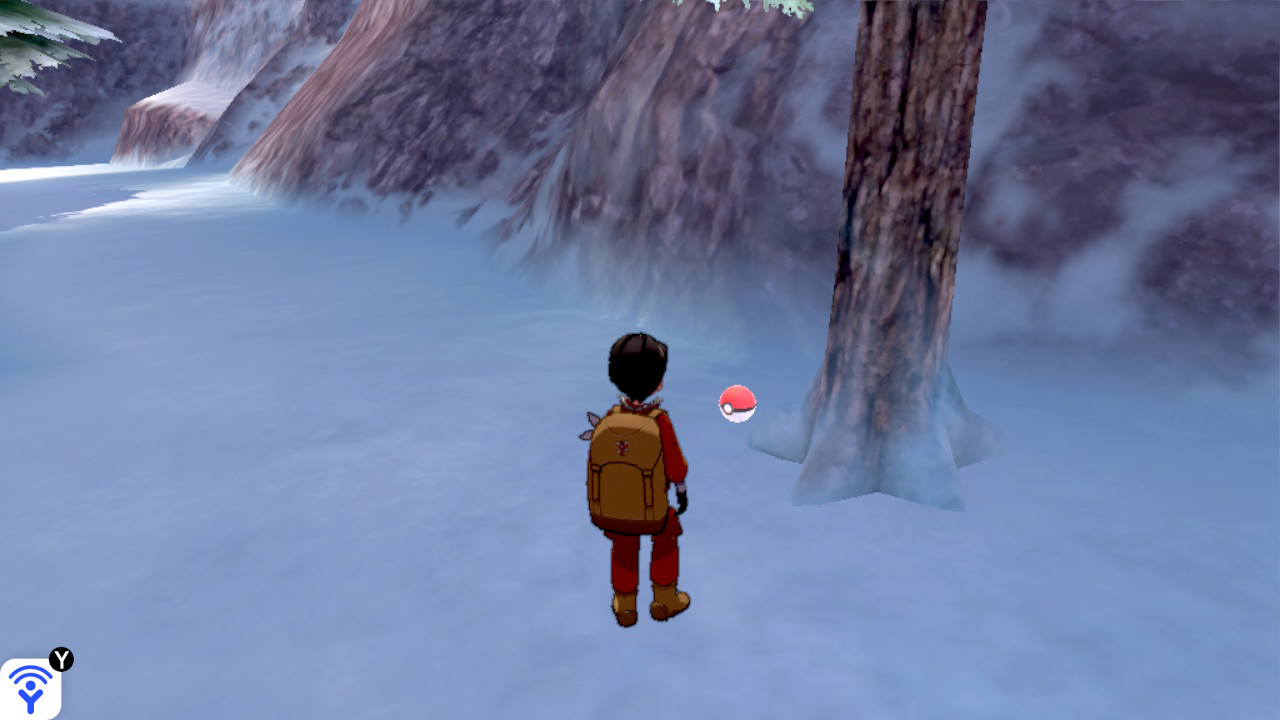
Task: Open the Y-Comm wireless icon
Action: [x=30, y=688]
